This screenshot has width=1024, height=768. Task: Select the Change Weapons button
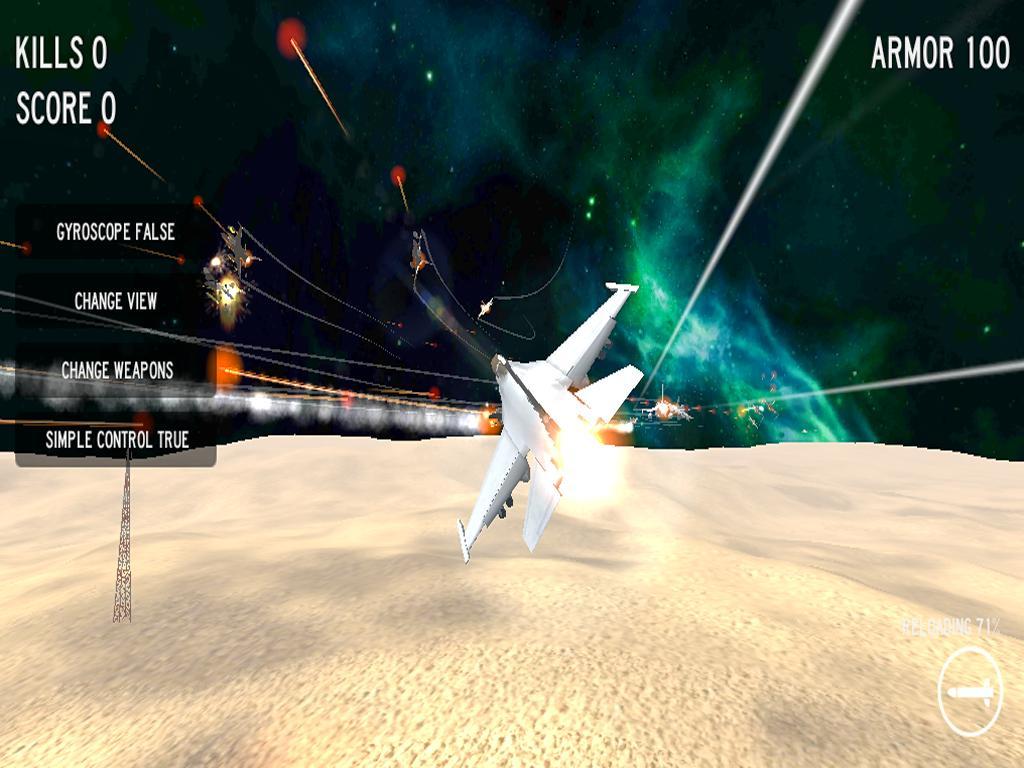pos(116,370)
